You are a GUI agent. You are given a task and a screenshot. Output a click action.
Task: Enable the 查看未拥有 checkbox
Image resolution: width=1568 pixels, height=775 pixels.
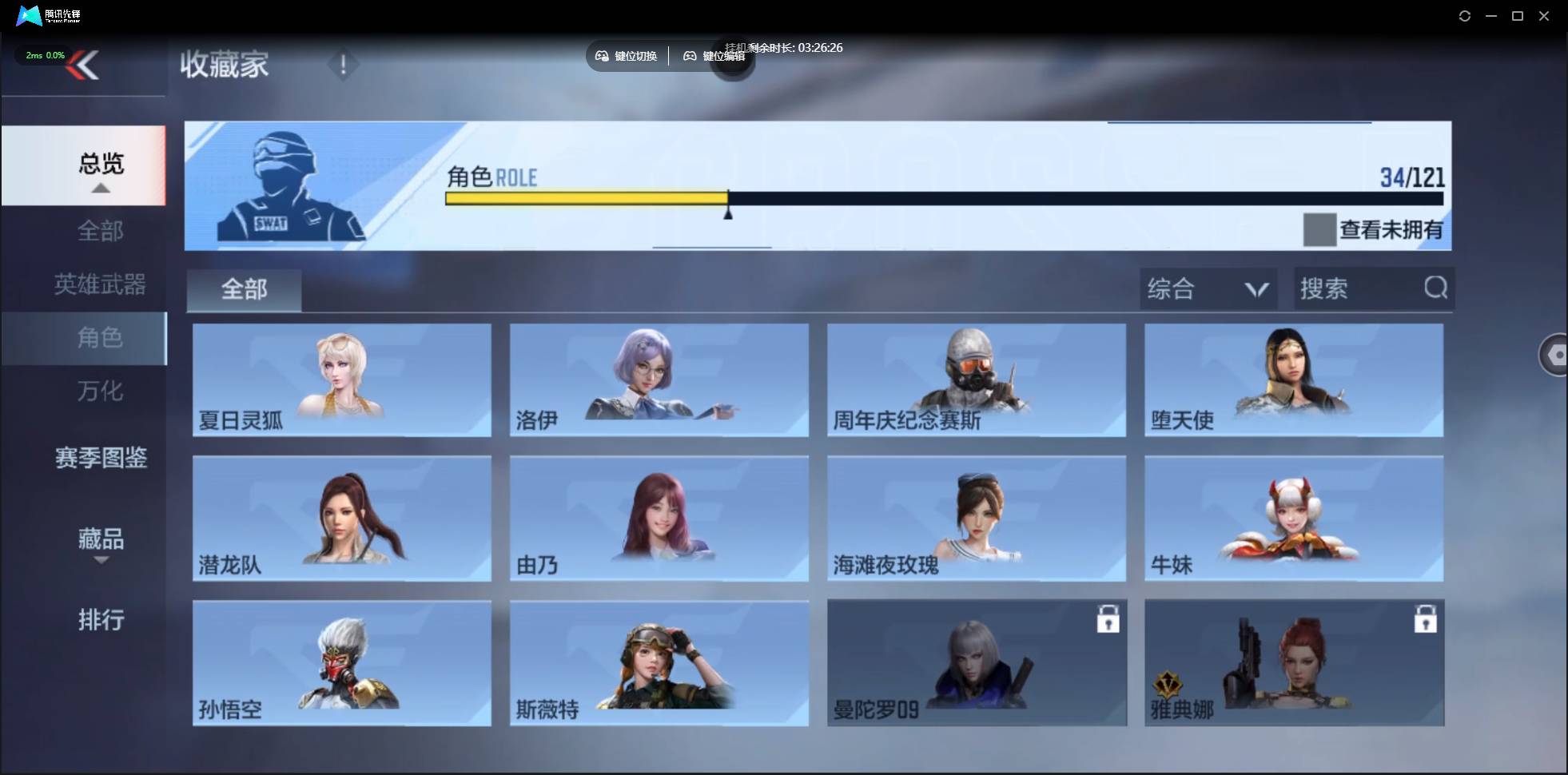1320,230
